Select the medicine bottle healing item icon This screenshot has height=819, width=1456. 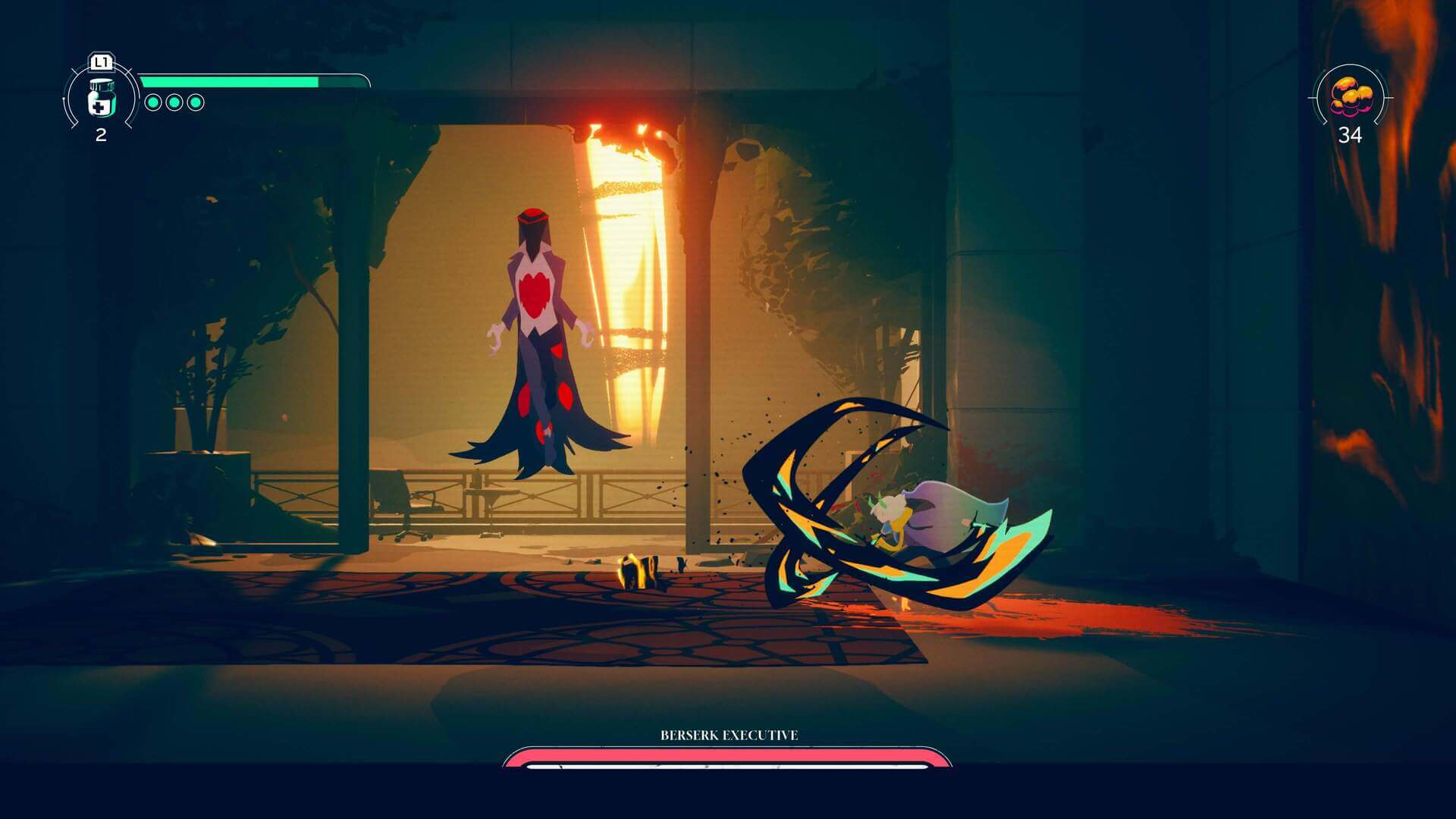pyautogui.click(x=102, y=99)
